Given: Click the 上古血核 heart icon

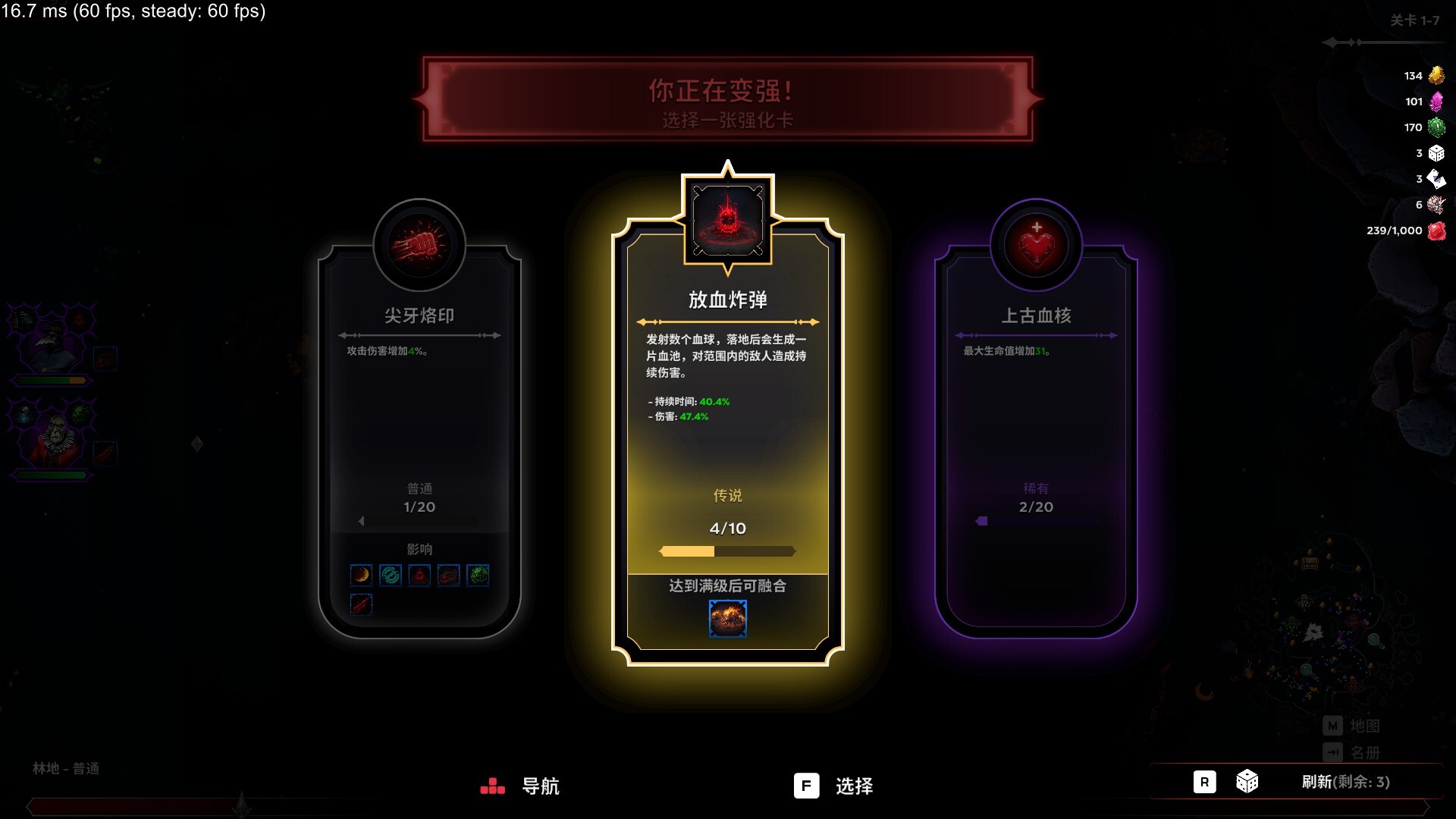Looking at the screenshot, I should (1036, 246).
